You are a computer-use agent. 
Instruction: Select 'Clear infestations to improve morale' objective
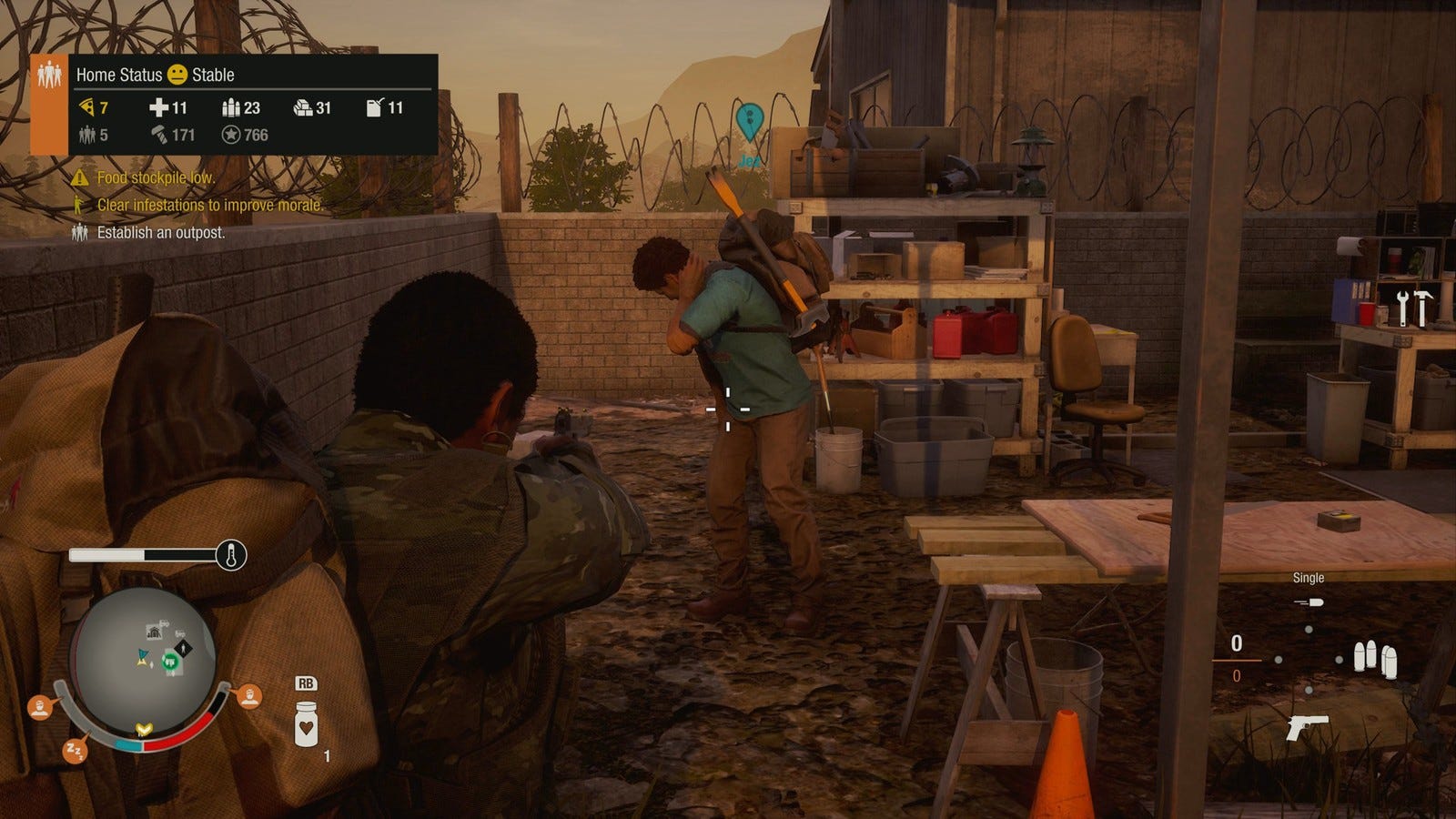point(209,205)
